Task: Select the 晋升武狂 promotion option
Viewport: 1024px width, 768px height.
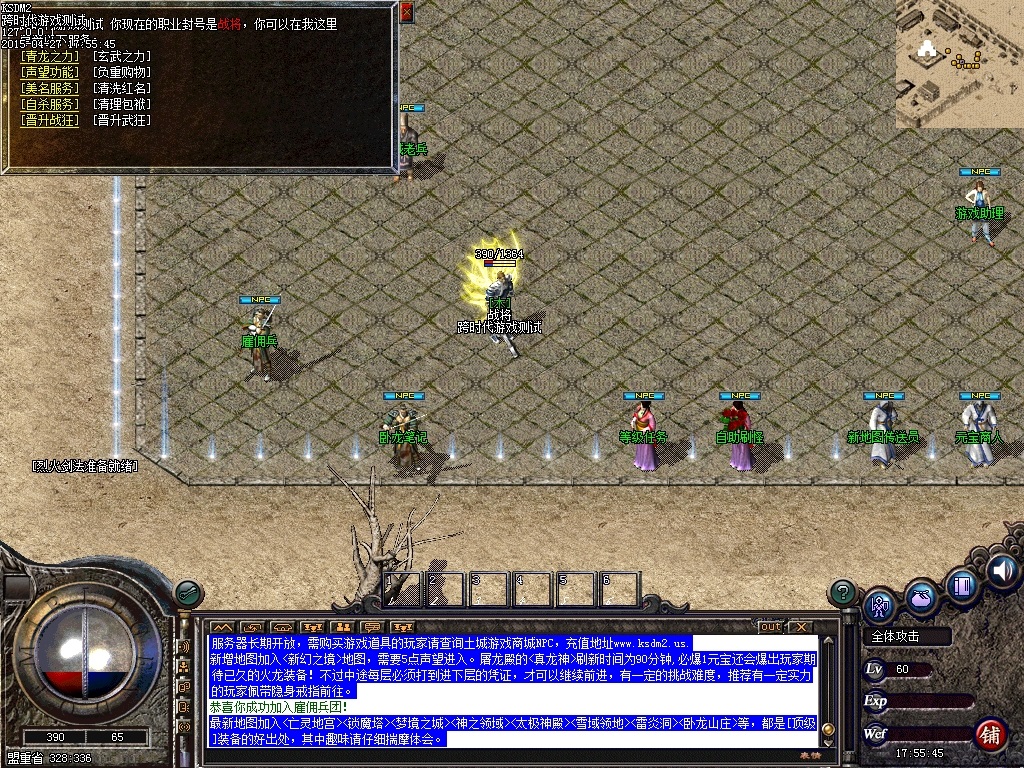Action: tap(122, 120)
